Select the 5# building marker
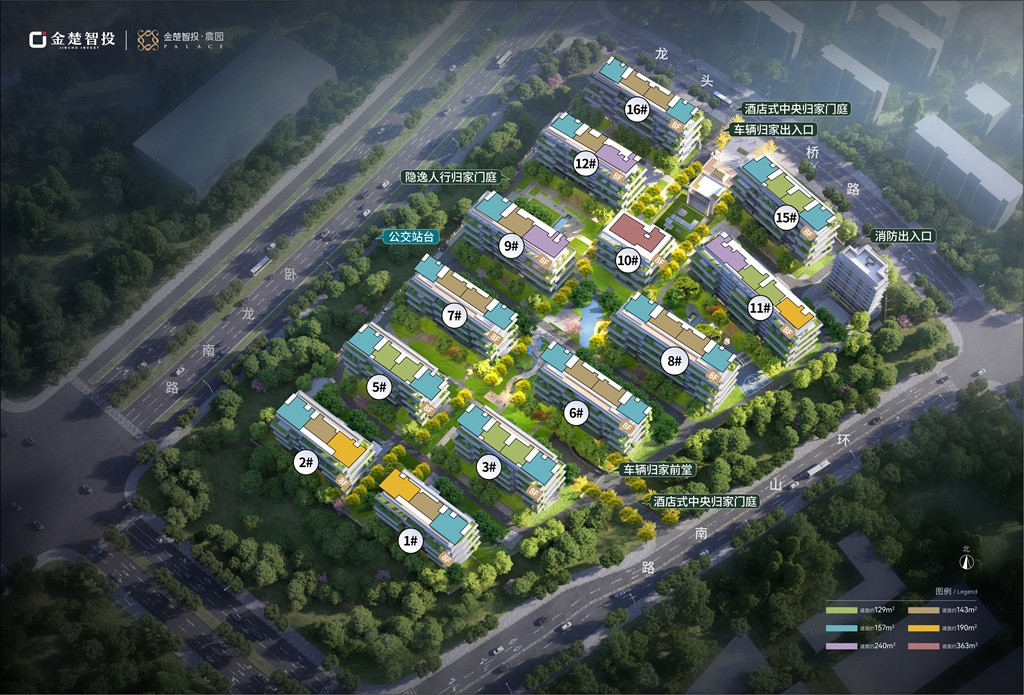The height and width of the screenshot is (695, 1024). tap(378, 387)
